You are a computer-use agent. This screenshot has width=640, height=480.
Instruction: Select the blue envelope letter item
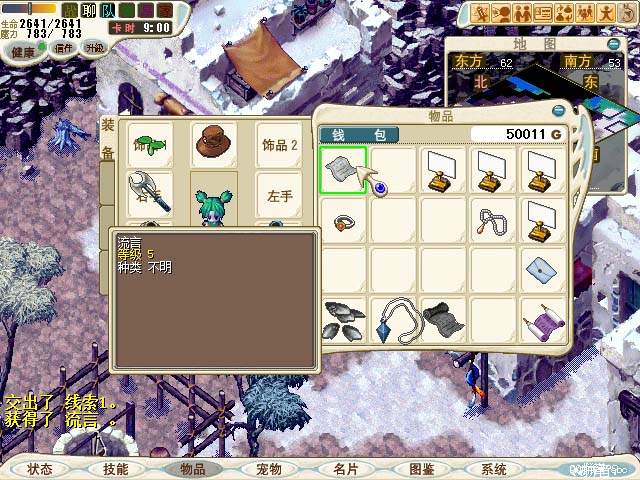point(544,270)
